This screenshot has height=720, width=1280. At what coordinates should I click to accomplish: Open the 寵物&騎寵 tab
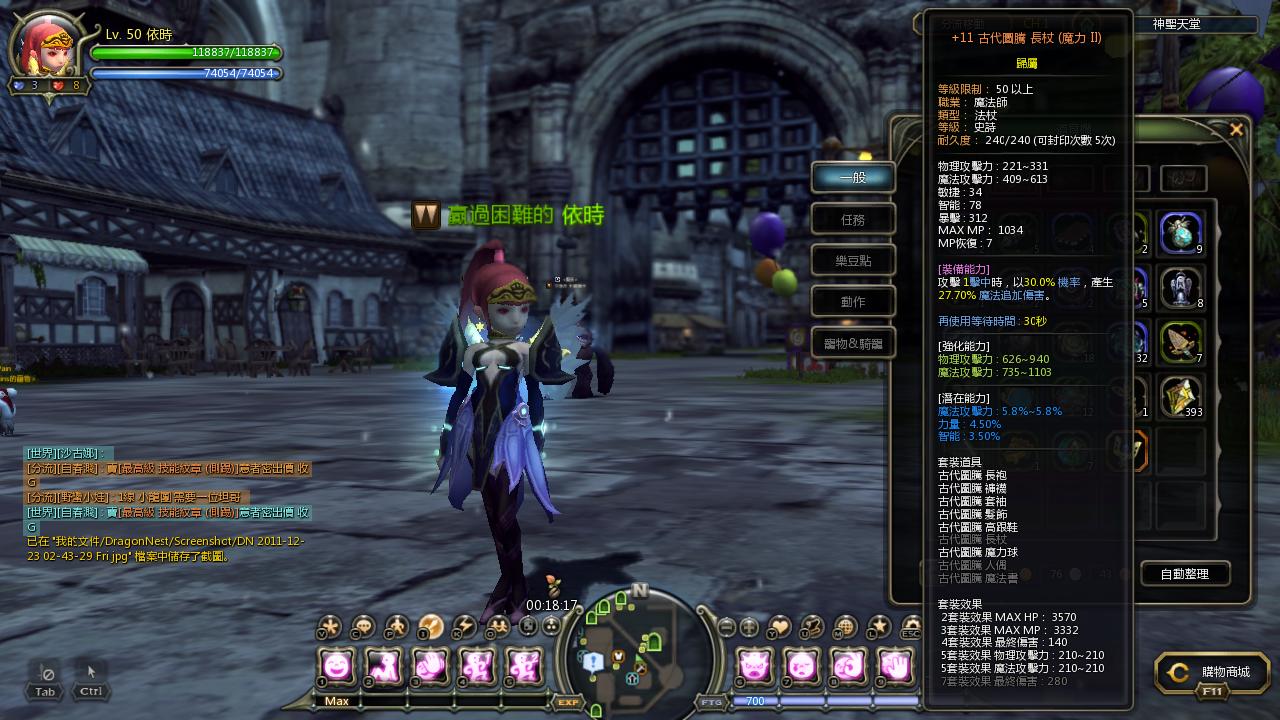[853, 343]
